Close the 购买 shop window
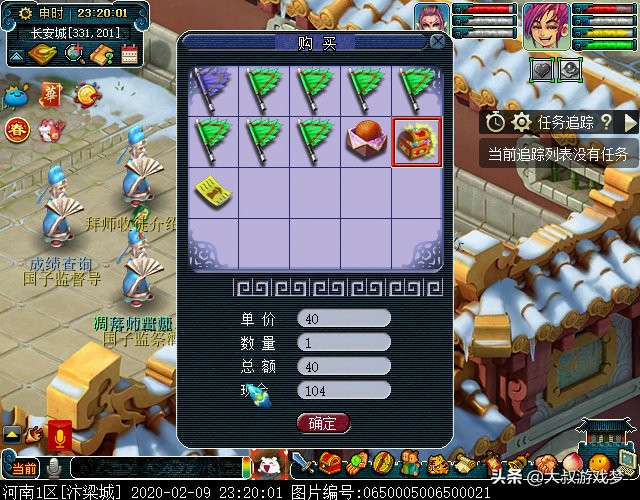 [x=437, y=42]
